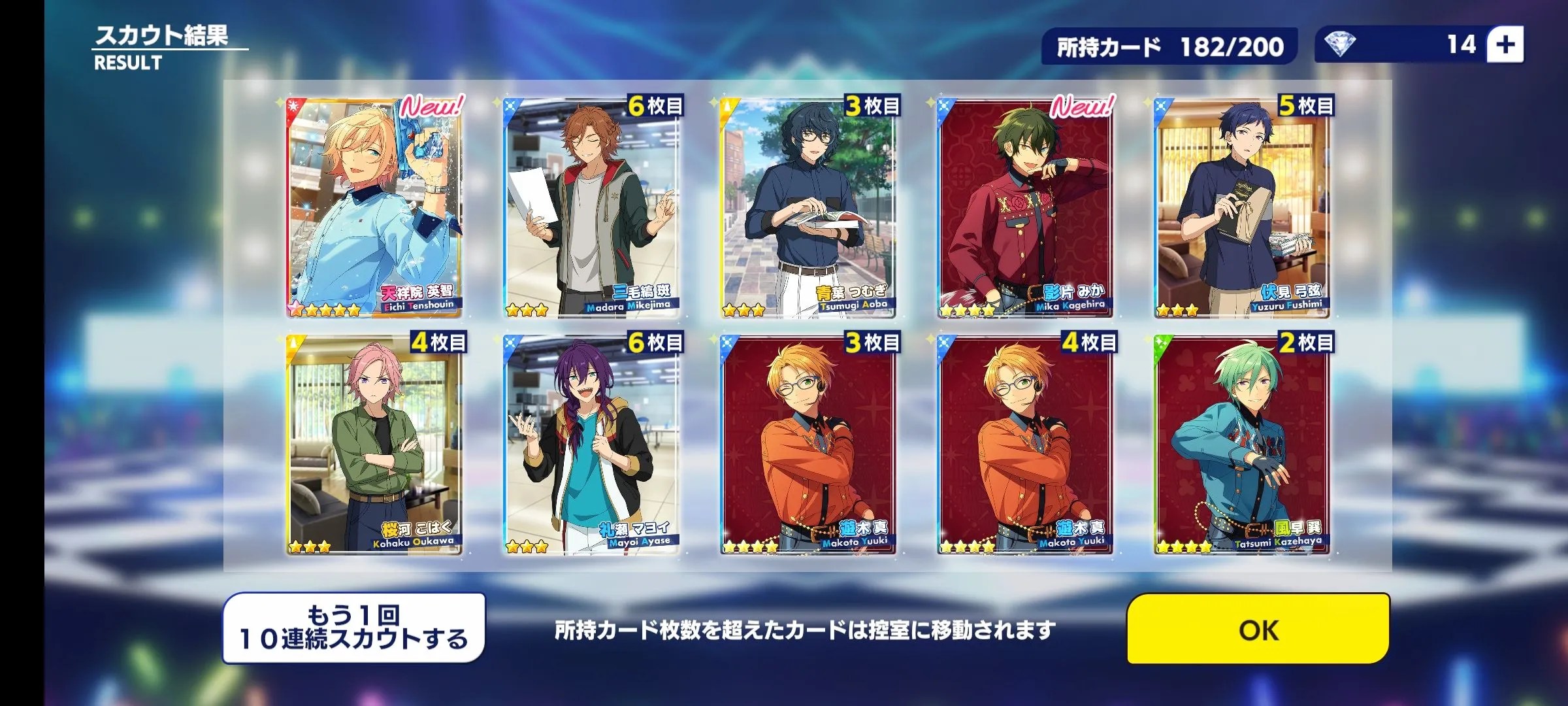Screen dimensions: 1568x706
Task: Select the Eichi Tenshouin five-star card
Action: [x=374, y=208]
